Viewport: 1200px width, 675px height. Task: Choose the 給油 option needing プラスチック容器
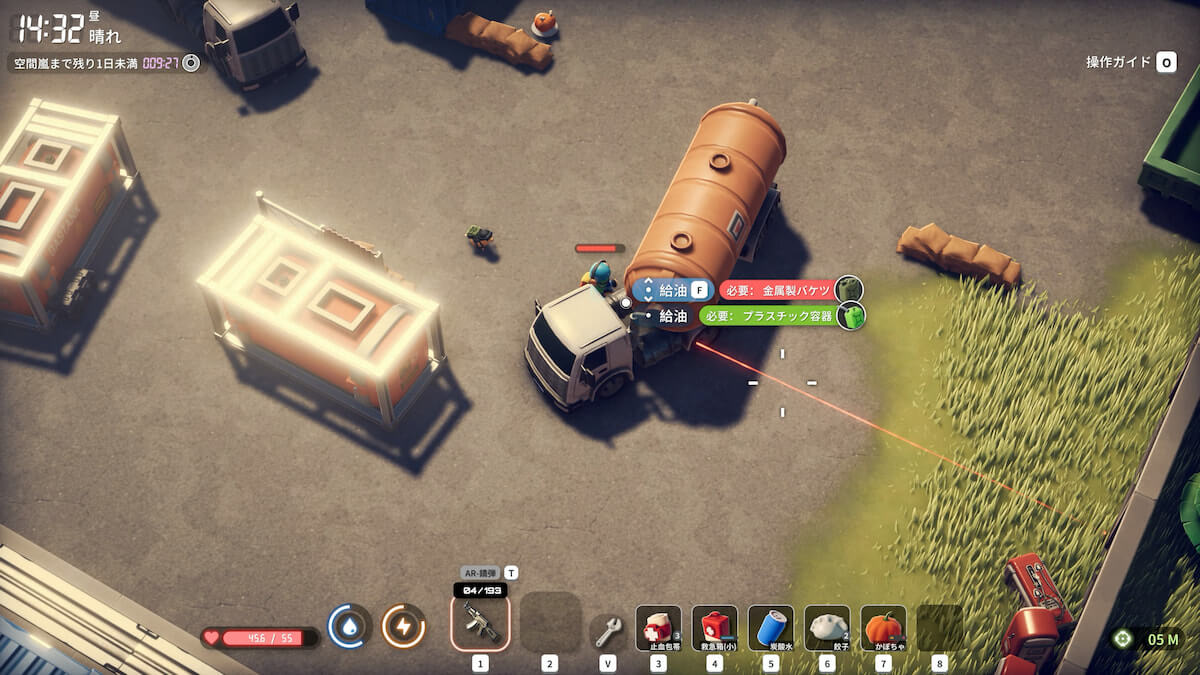[672, 316]
